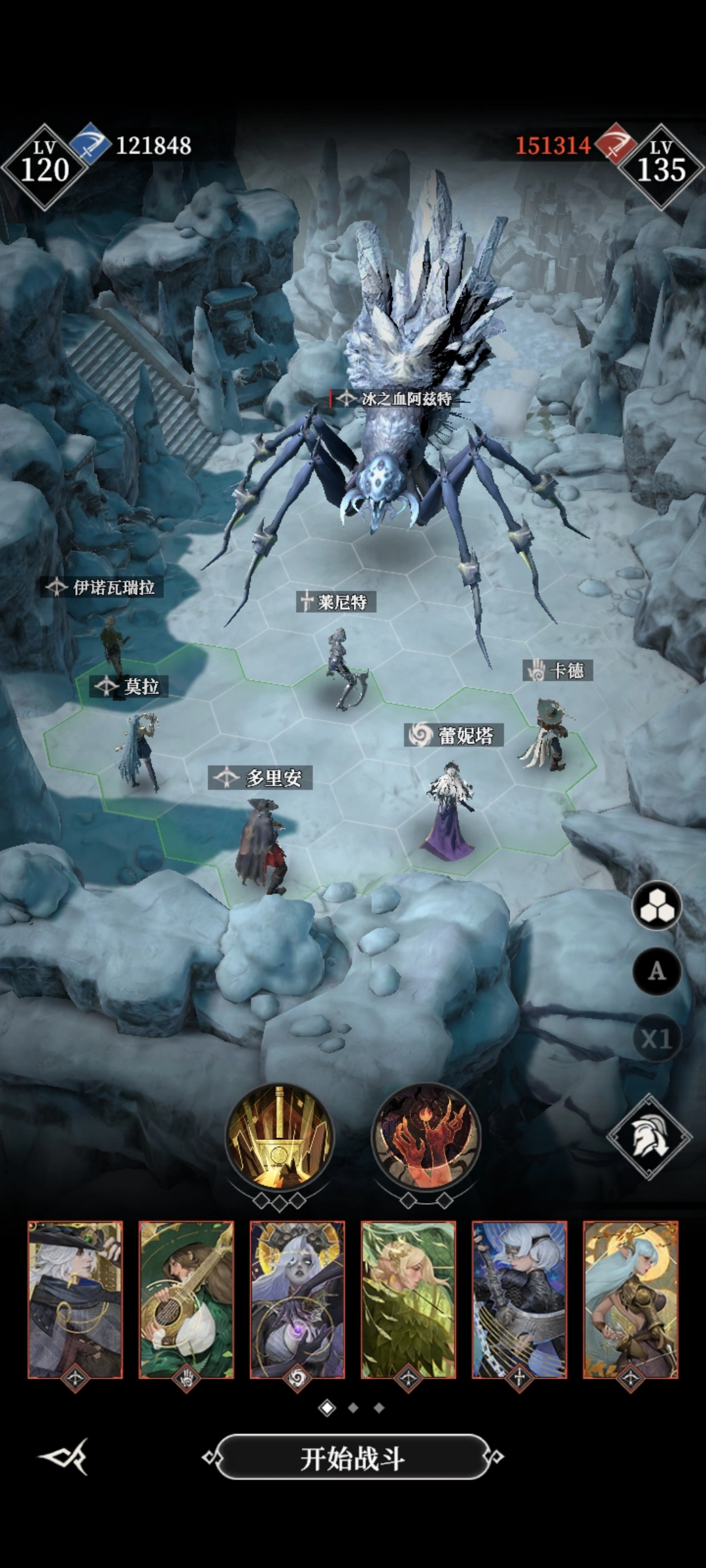Inspect the boss 冰之血阿兹特 name label

coord(397,399)
